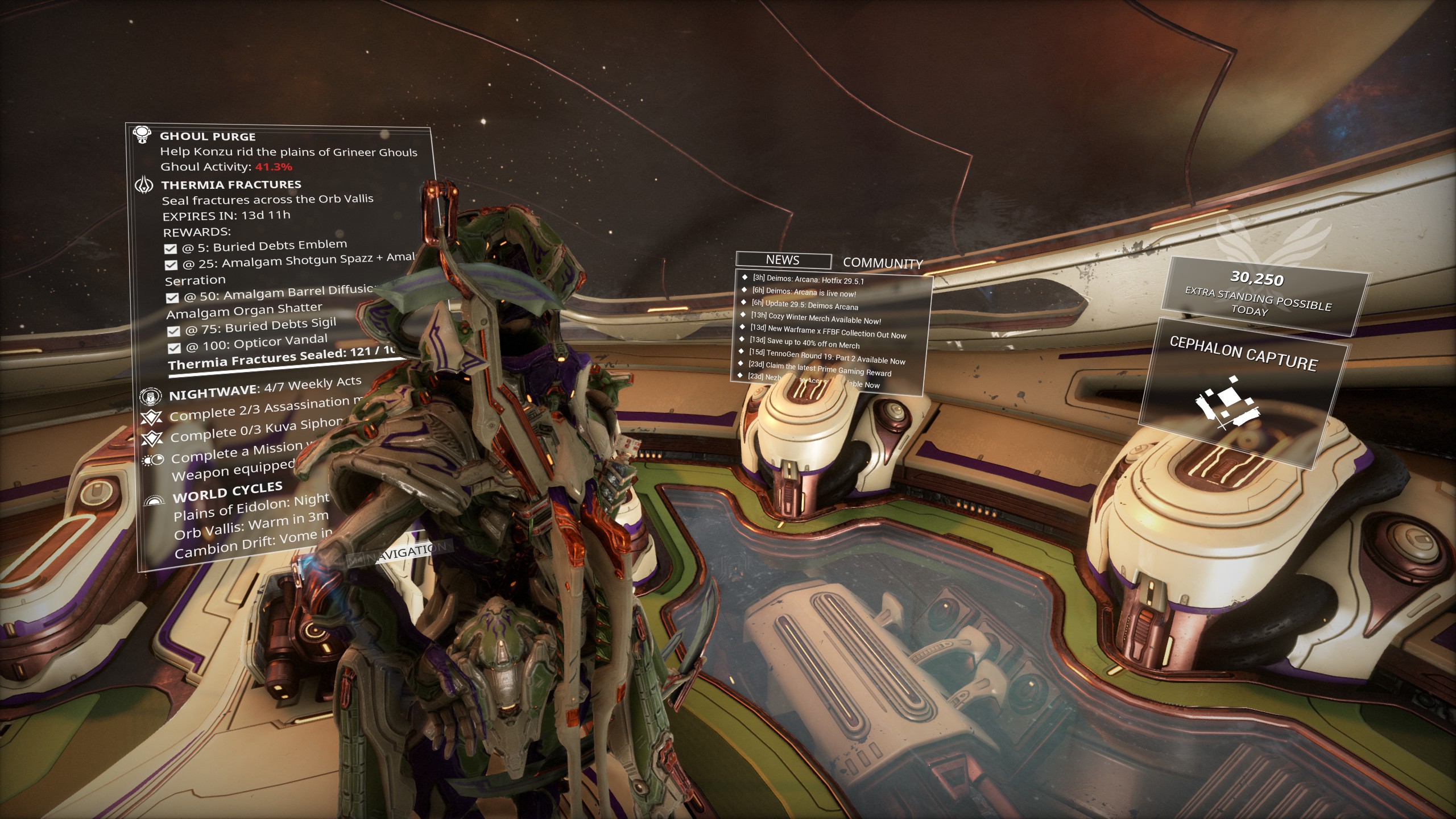Image resolution: width=1456 pixels, height=819 pixels.
Task: Open the Cozy Winter Merch news item
Action: tap(816, 318)
